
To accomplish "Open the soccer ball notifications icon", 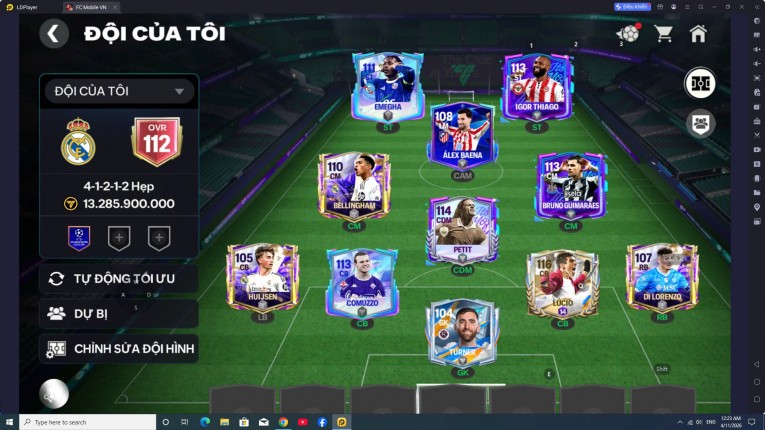I will pyautogui.click(x=629, y=34).
